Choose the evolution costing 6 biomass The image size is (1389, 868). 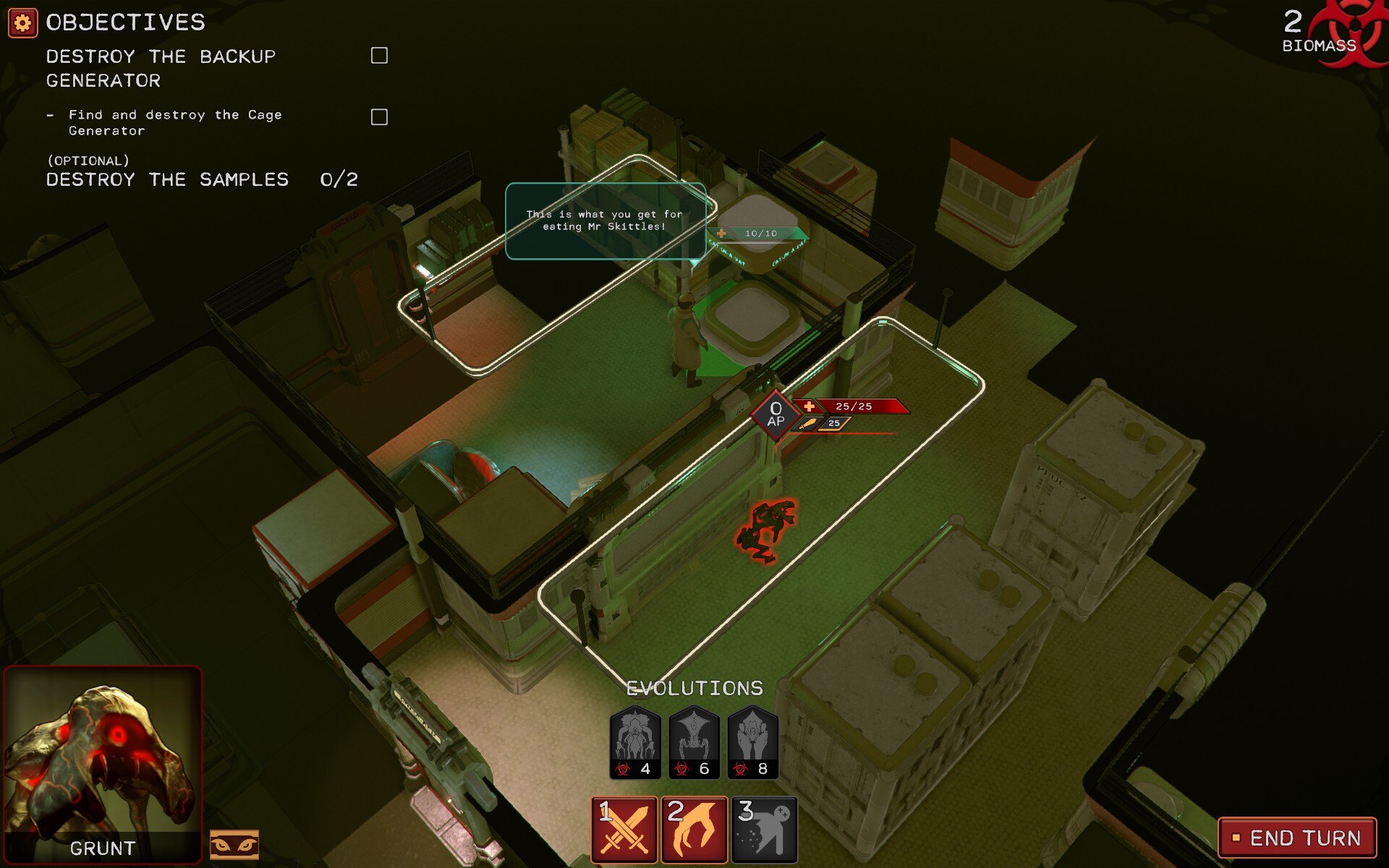tap(694, 743)
